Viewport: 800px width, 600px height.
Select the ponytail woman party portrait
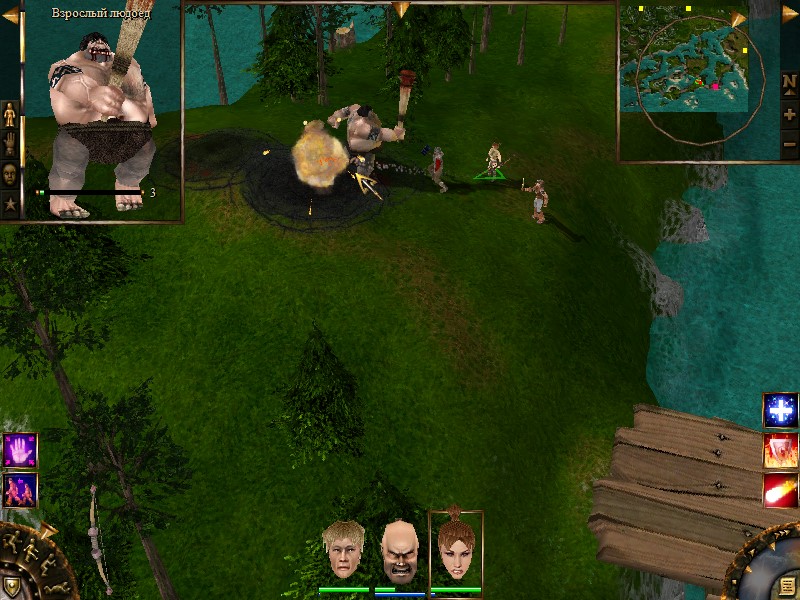pyautogui.click(x=456, y=548)
